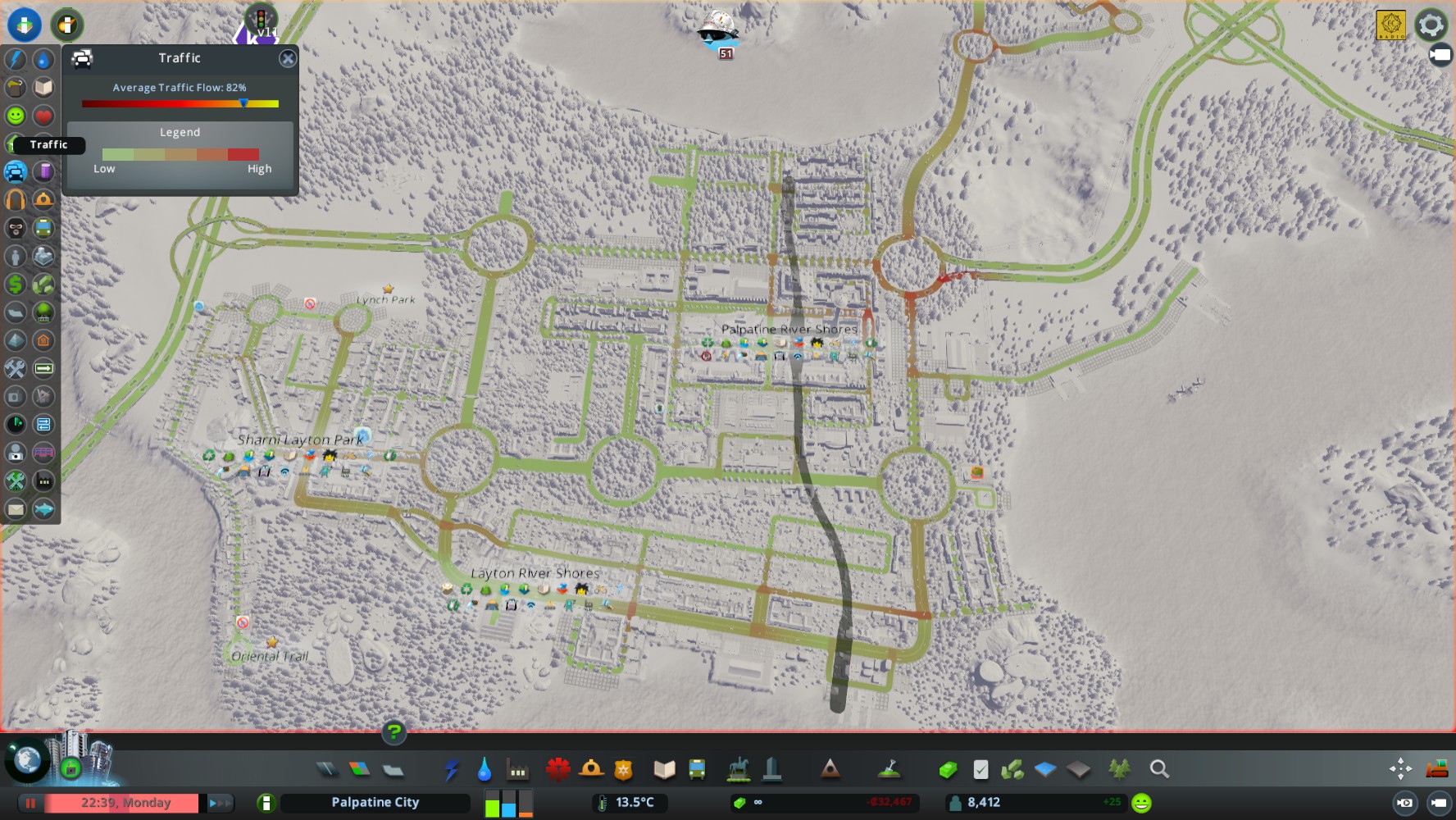Show the fishing info view

[x=43, y=509]
